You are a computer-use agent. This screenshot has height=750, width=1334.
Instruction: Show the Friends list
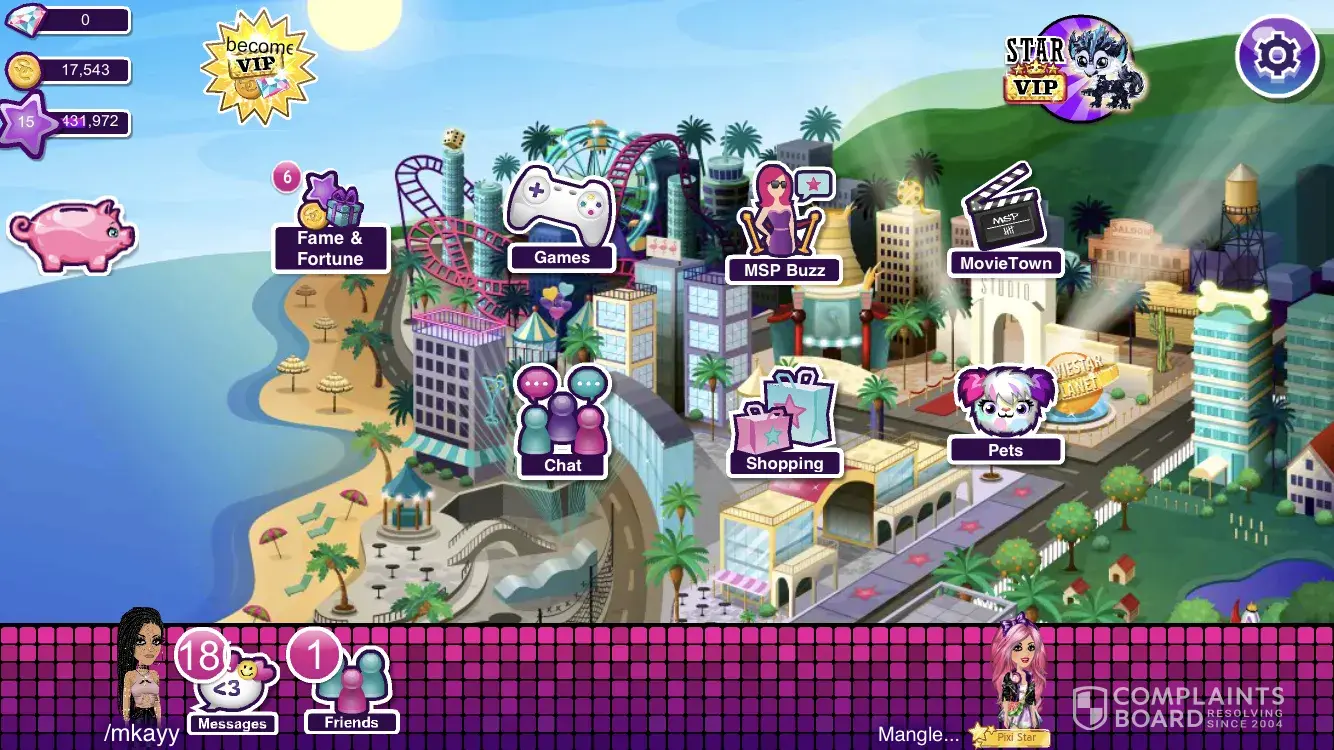tap(351, 685)
